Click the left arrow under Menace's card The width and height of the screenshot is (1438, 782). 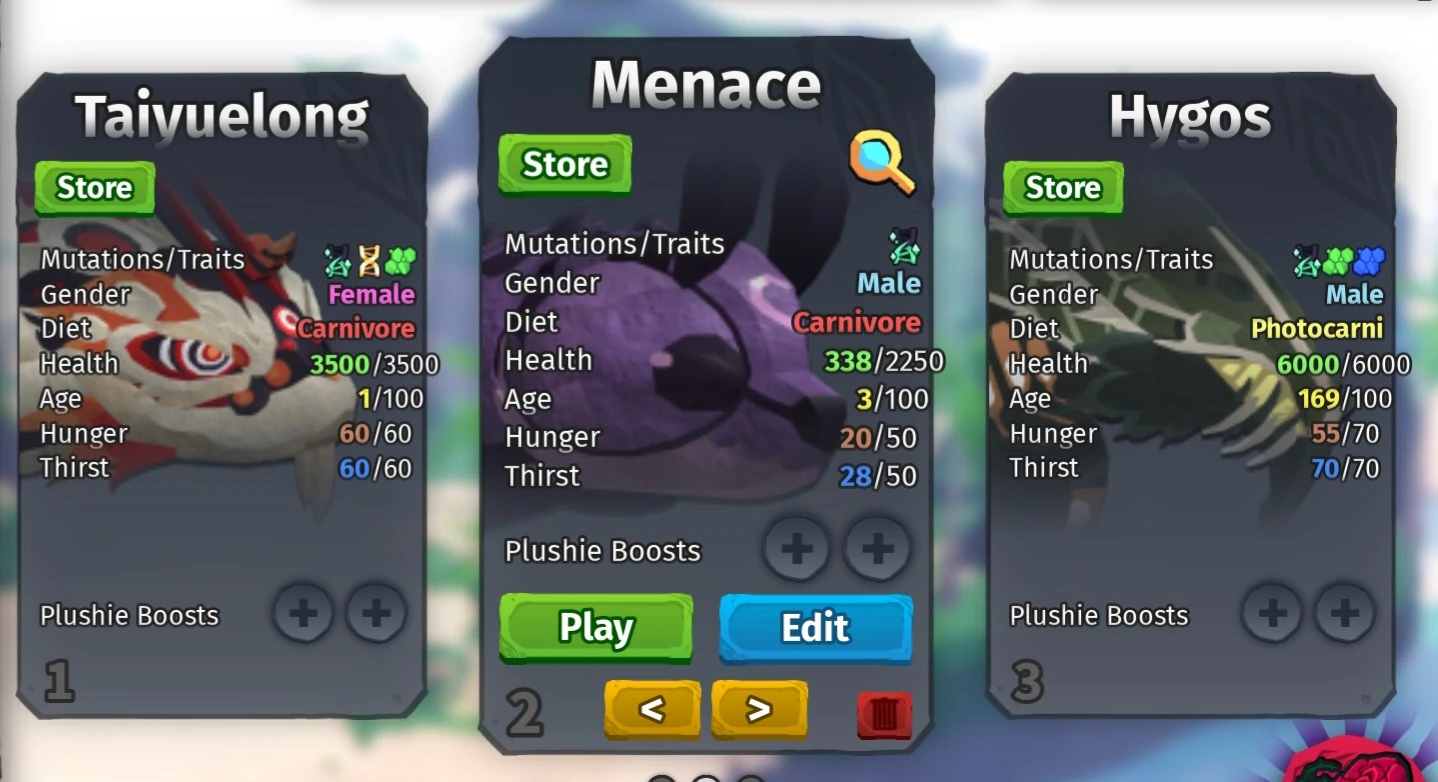pyautogui.click(x=652, y=709)
